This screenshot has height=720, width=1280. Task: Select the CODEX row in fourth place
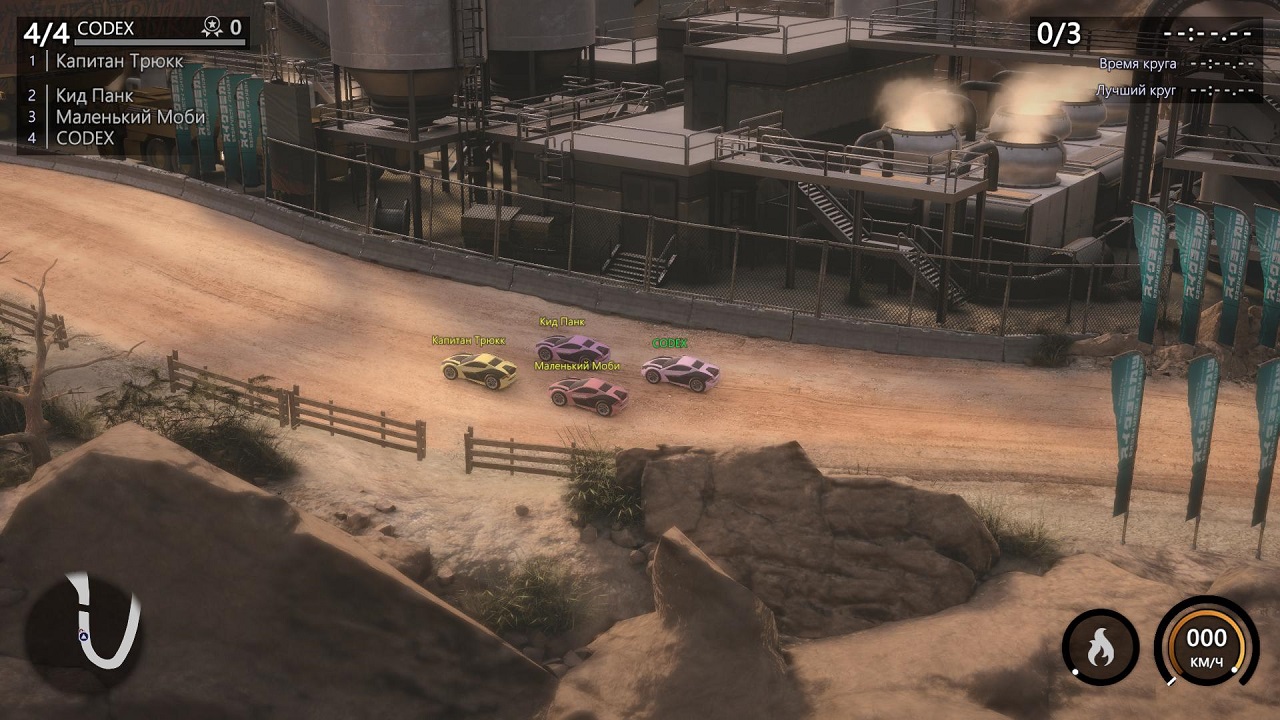tap(85, 138)
